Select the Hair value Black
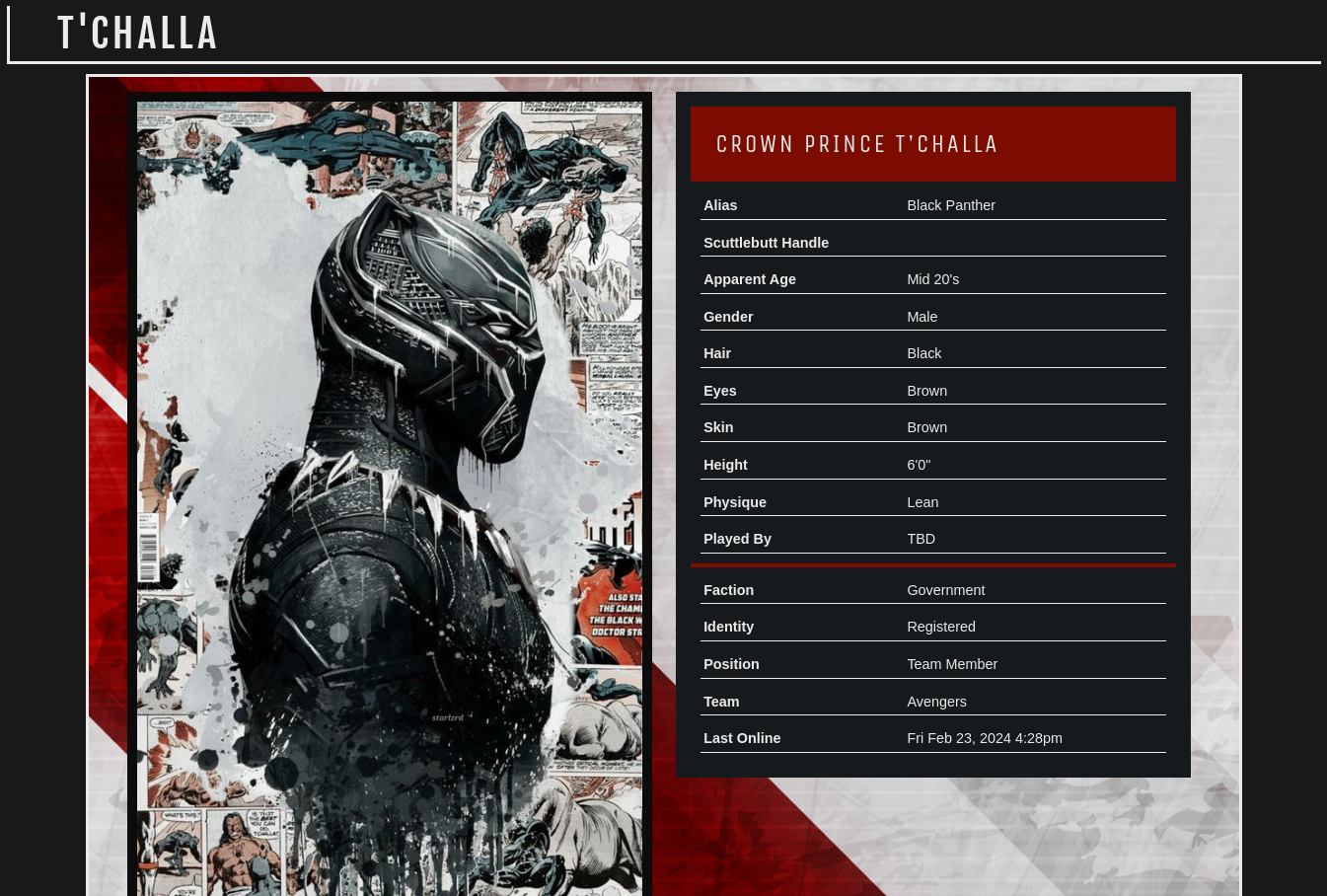This screenshot has width=1327, height=896. [923, 353]
